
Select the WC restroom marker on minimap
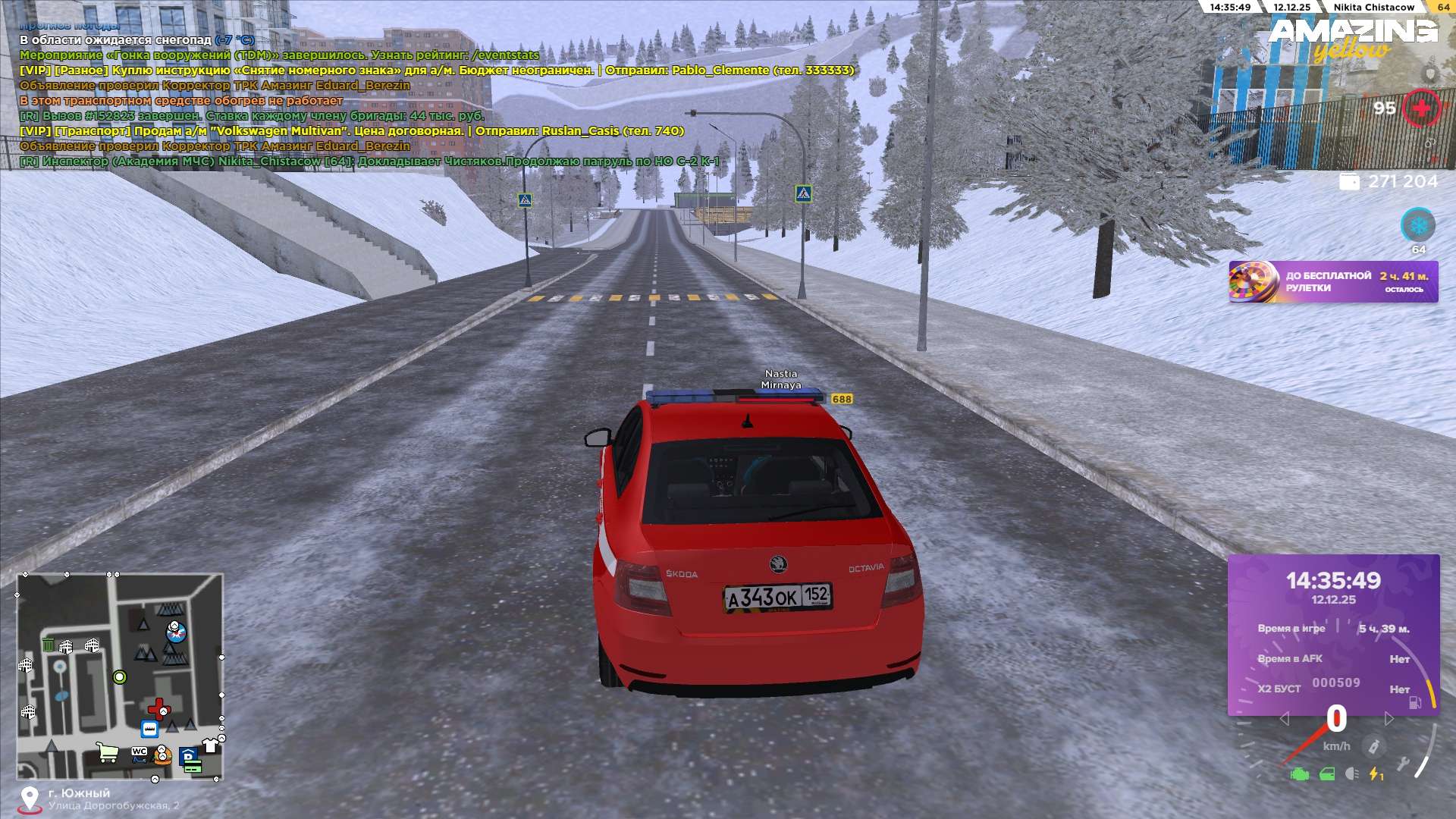tap(140, 752)
